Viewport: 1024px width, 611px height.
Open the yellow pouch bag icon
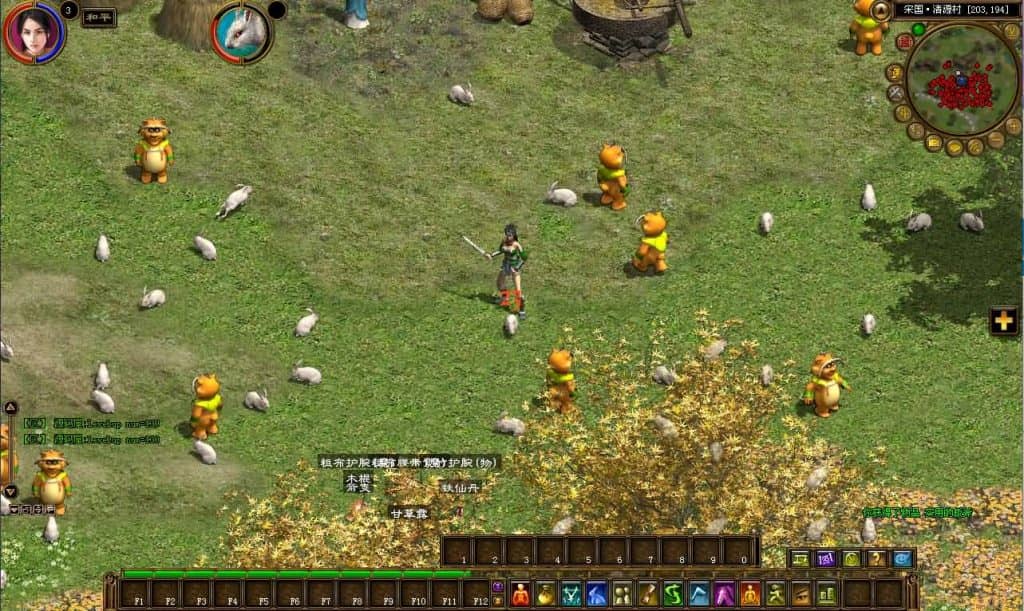546,594
